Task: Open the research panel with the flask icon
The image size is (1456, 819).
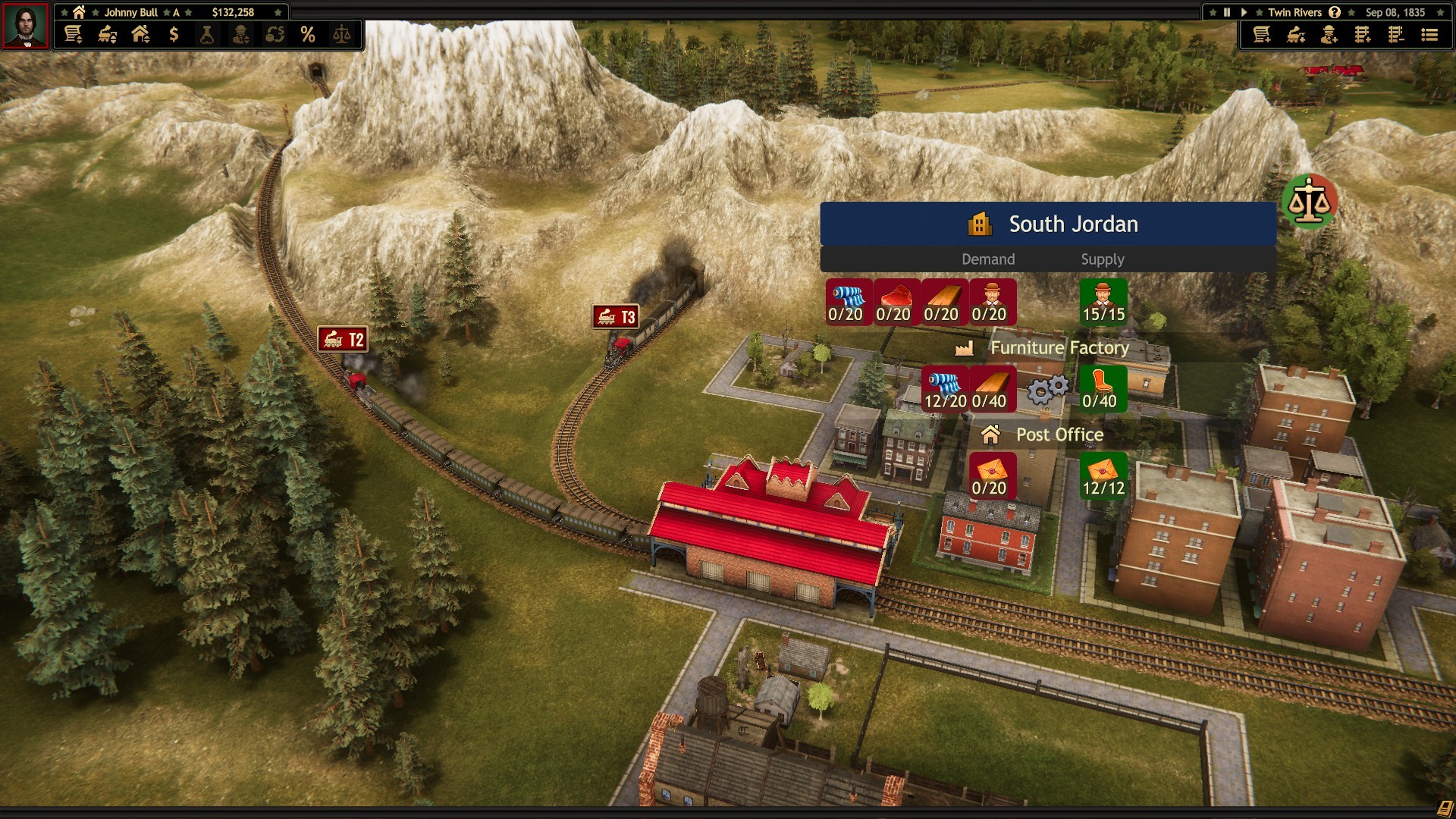Action: coord(206,35)
